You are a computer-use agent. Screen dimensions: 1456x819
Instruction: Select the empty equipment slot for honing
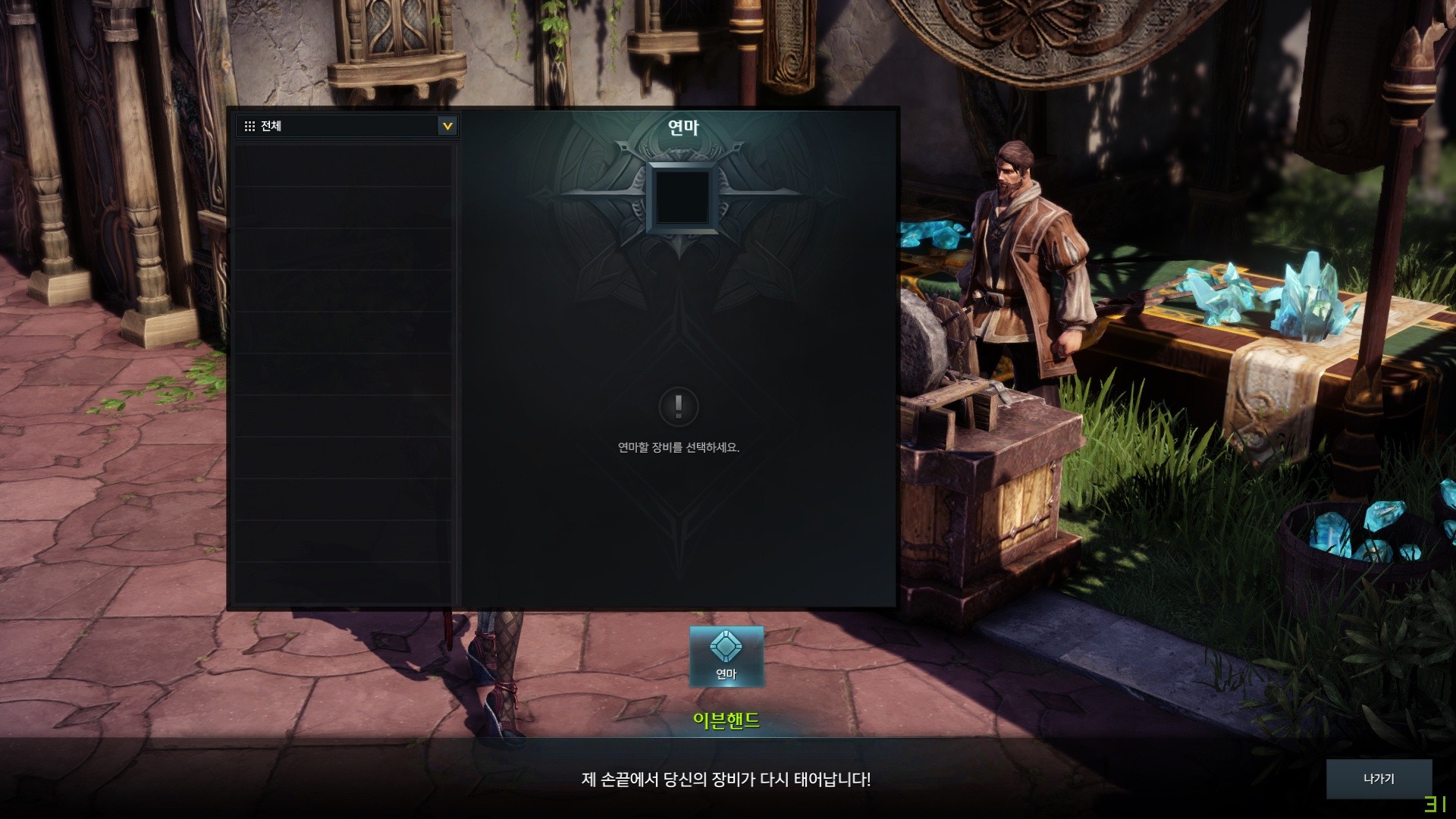click(682, 197)
